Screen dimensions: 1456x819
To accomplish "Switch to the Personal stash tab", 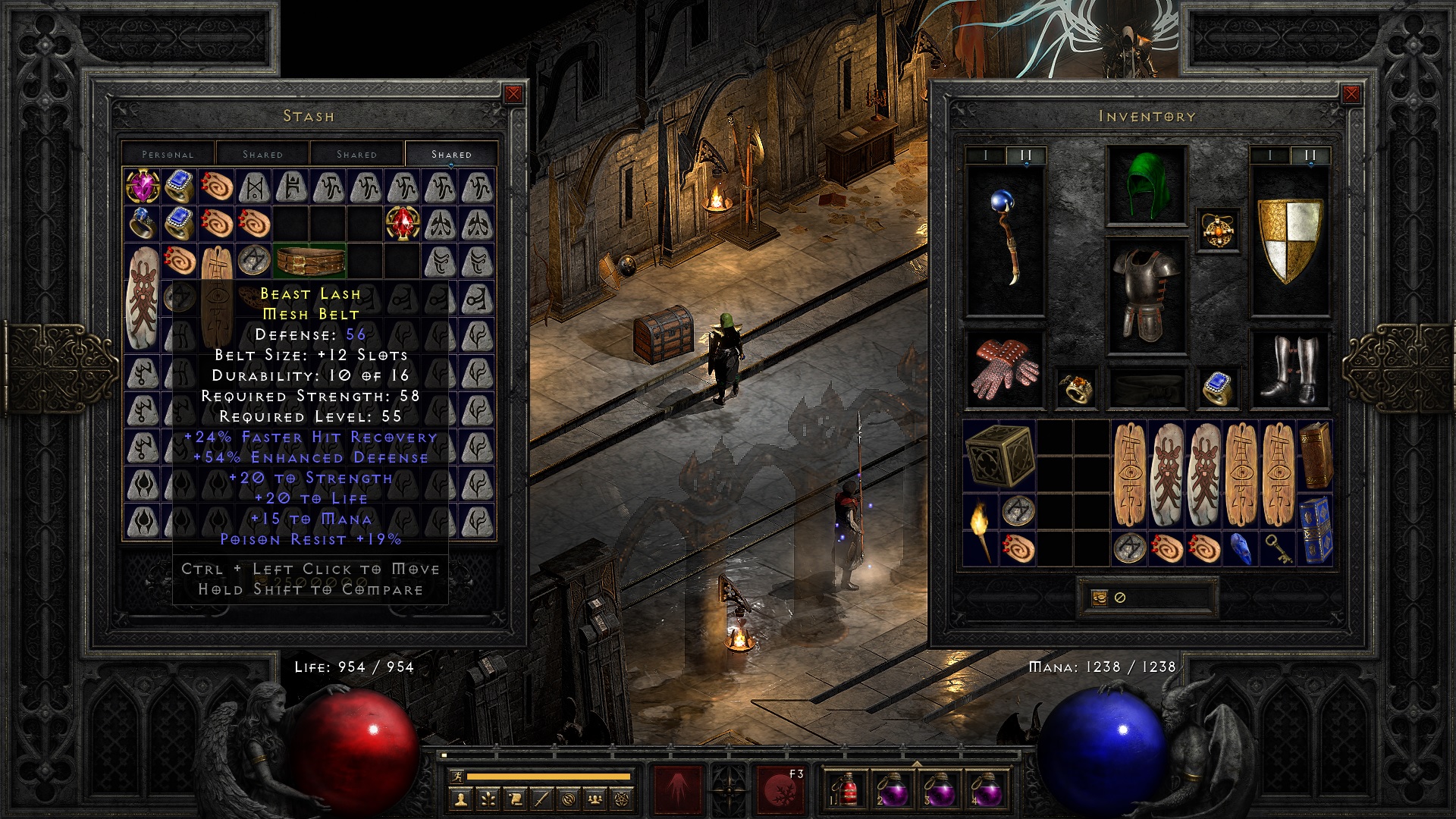I will click(x=167, y=154).
